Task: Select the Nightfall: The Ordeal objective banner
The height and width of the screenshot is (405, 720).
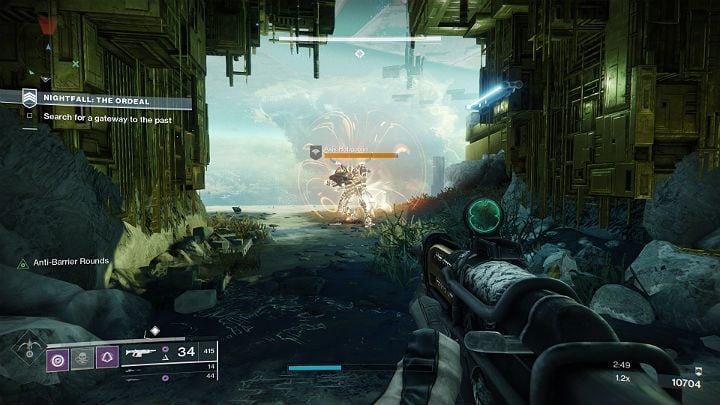Action: (105, 100)
